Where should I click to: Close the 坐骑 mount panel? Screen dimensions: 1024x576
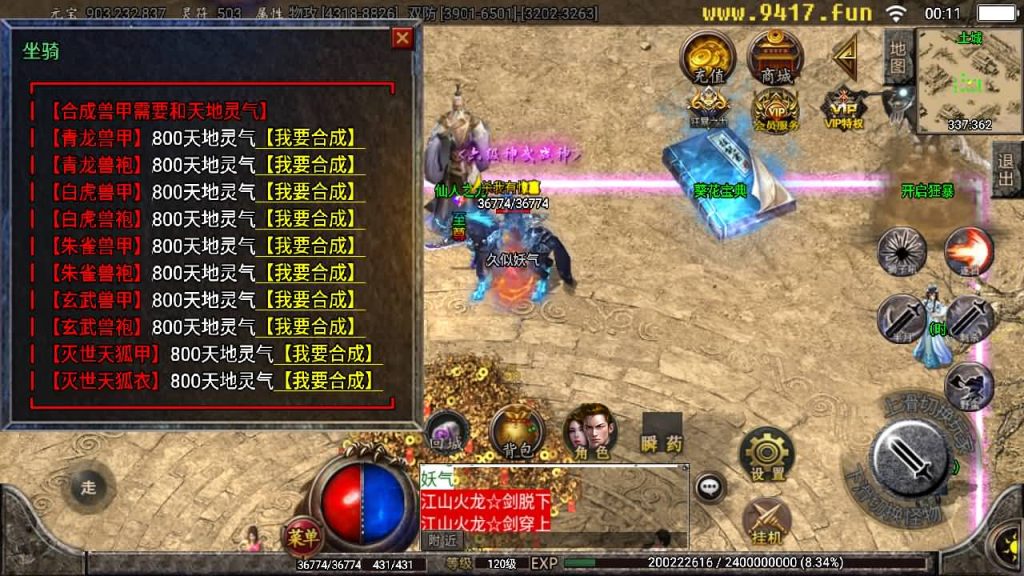click(402, 38)
